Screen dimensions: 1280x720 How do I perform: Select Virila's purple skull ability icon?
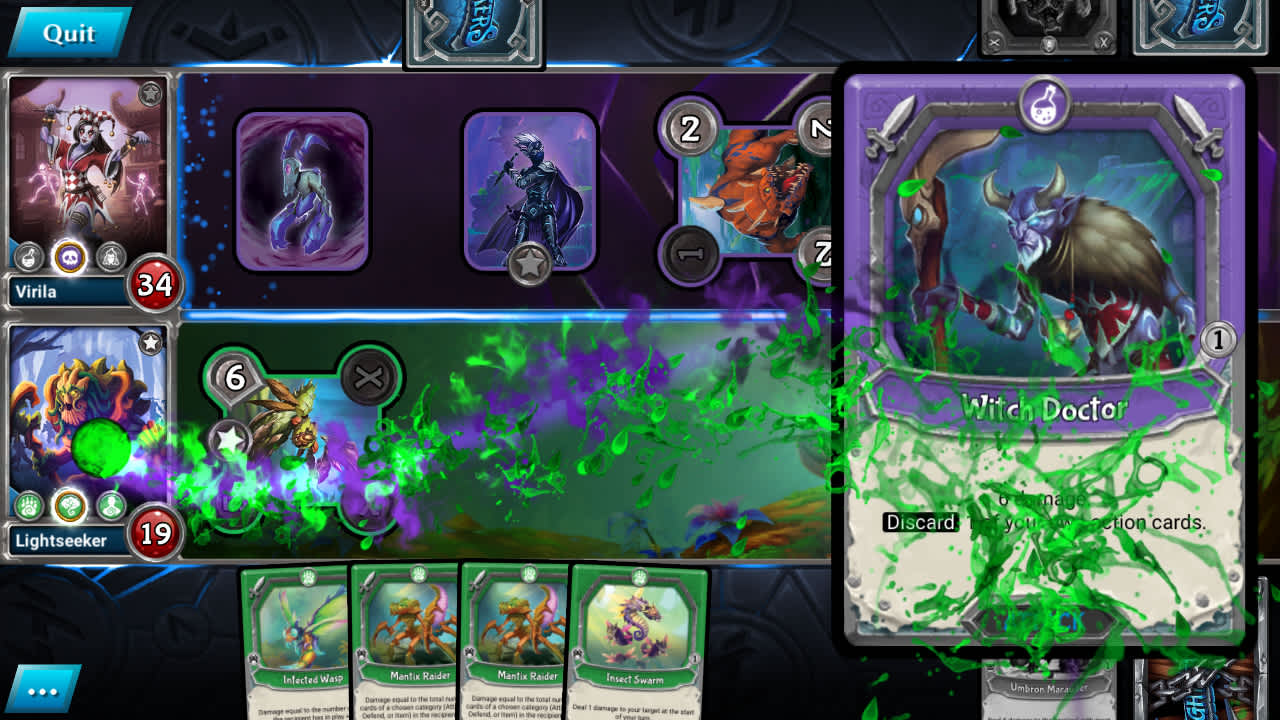pyautogui.click(x=68, y=256)
